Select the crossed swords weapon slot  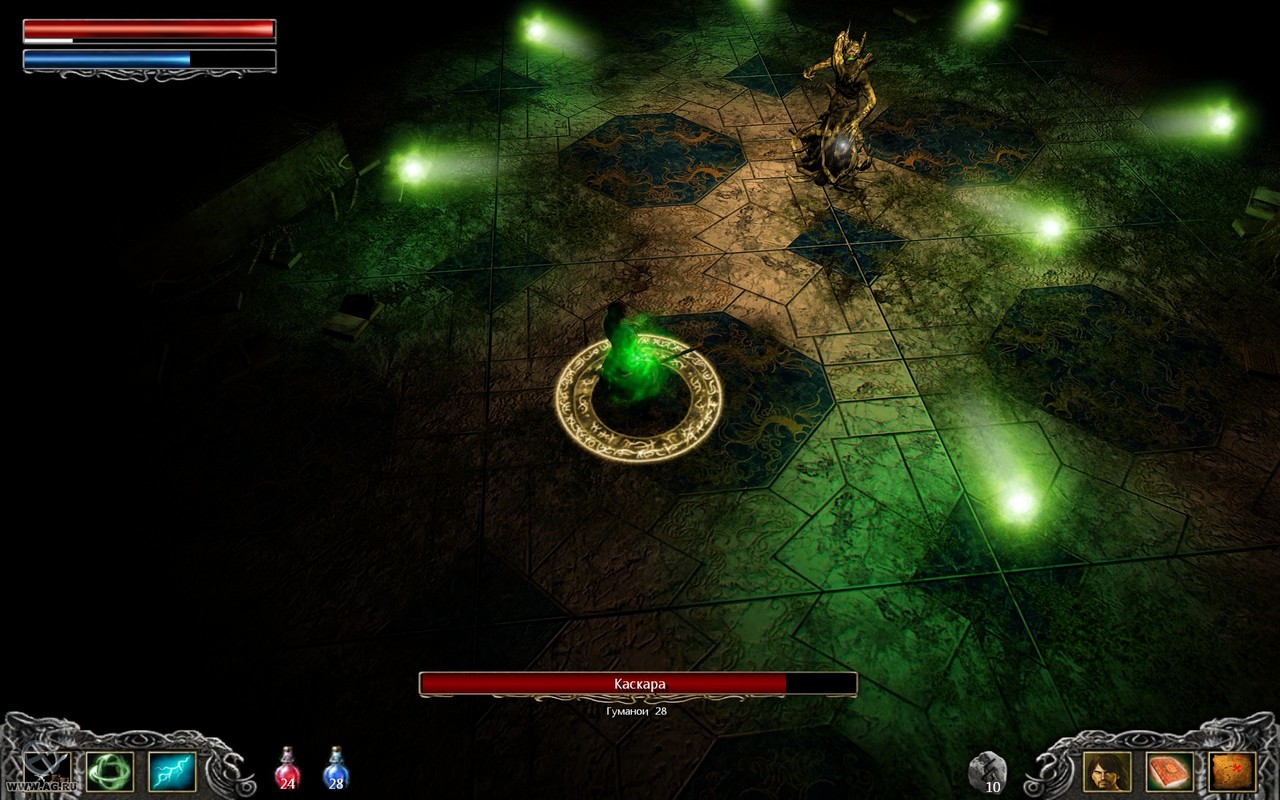click(x=47, y=771)
